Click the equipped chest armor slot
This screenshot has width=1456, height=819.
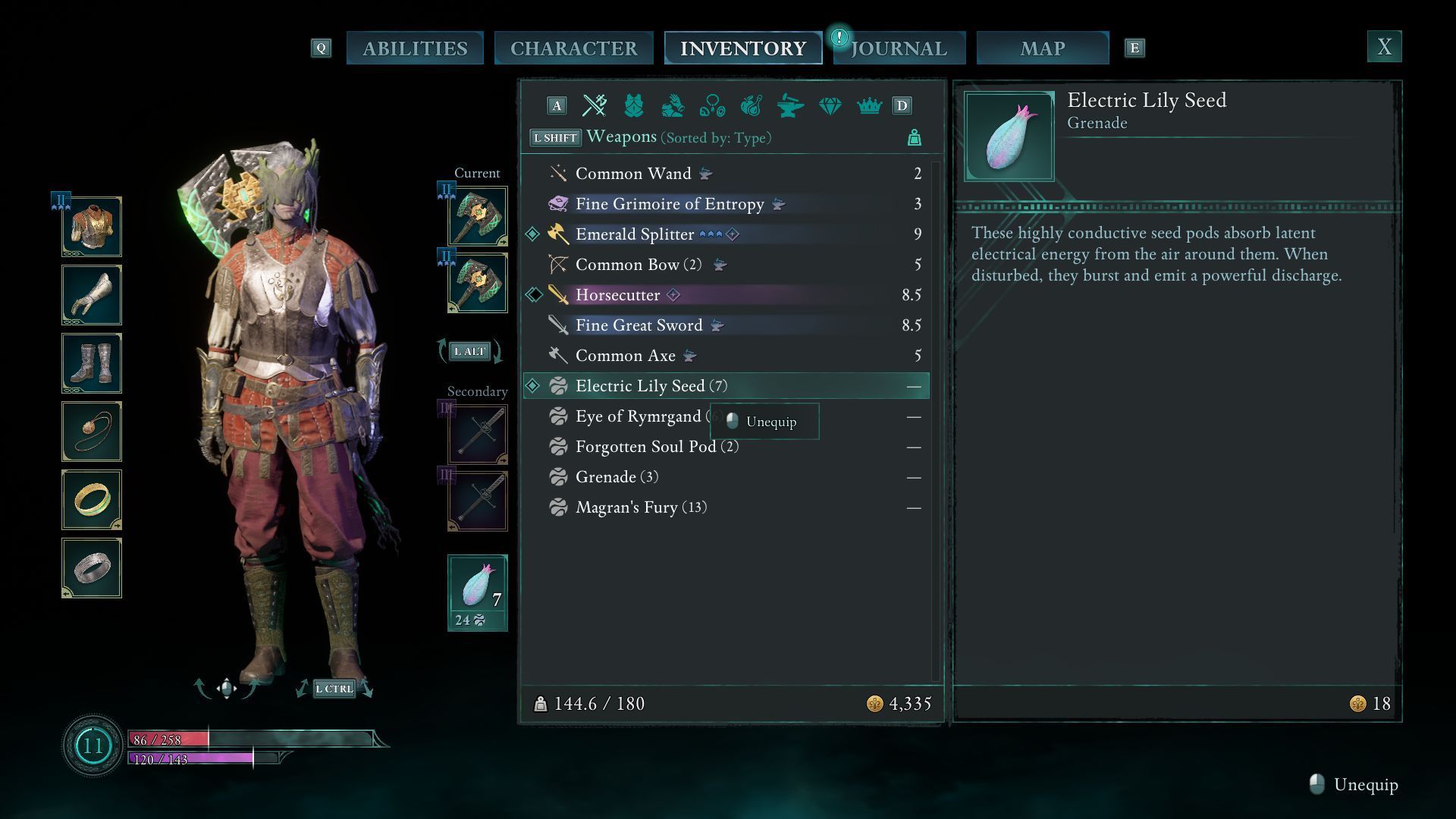tap(92, 227)
